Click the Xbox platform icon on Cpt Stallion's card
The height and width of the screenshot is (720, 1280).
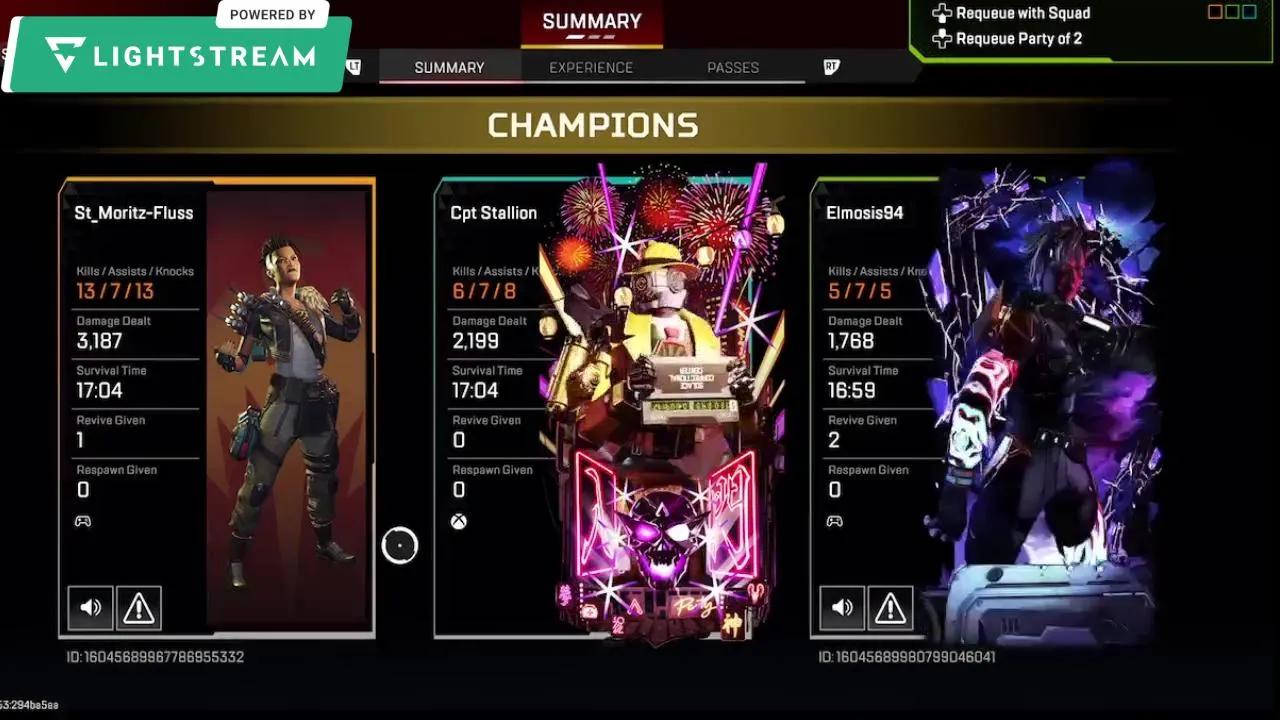(x=458, y=520)
